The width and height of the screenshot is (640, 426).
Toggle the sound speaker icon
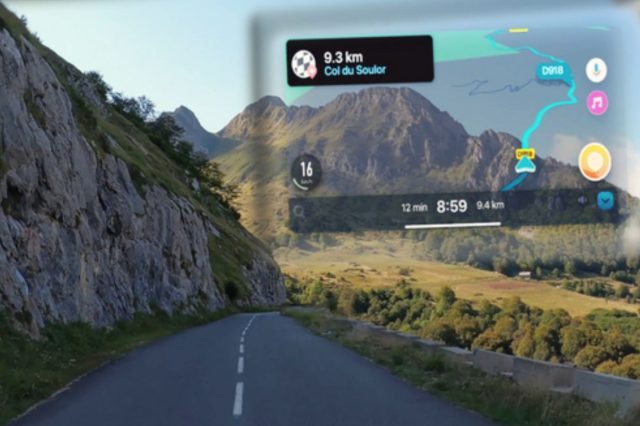582,201
